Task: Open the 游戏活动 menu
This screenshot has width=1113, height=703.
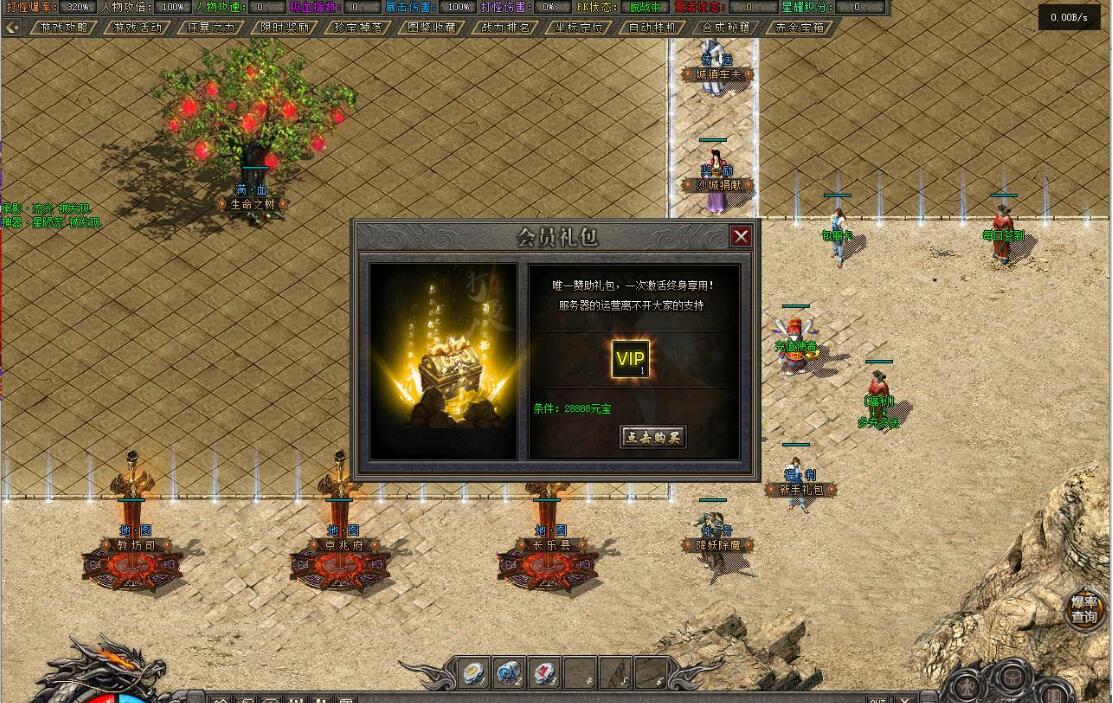Action: pos(137,27)
